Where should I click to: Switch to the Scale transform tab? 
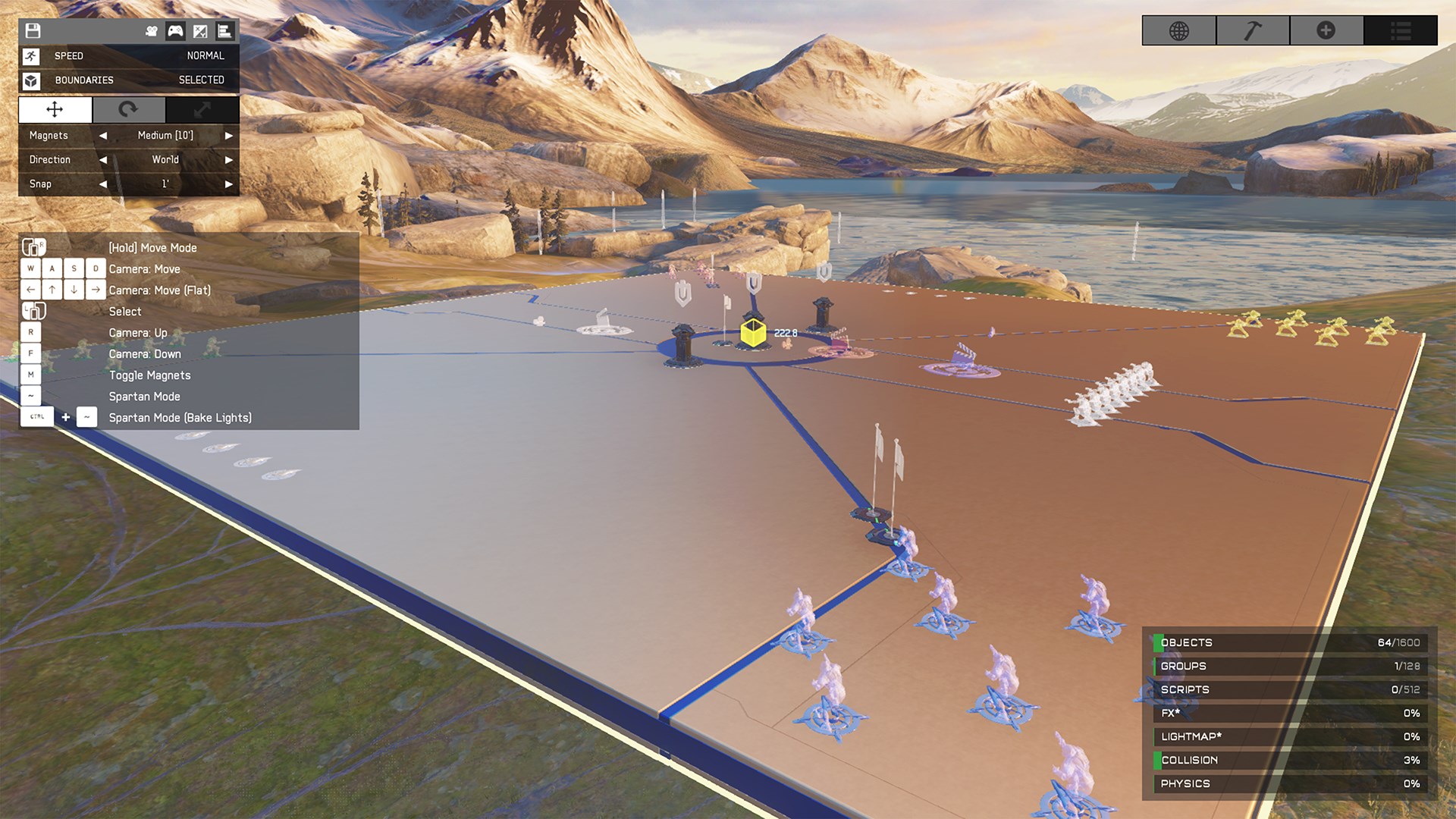pos(202,110)
